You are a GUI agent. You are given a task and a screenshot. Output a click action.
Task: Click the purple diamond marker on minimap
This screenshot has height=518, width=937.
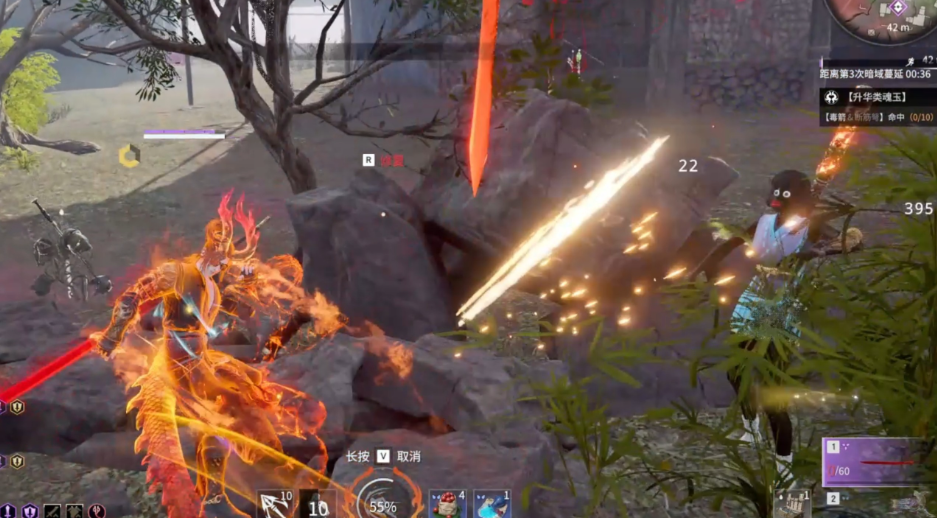coord(897,8)
